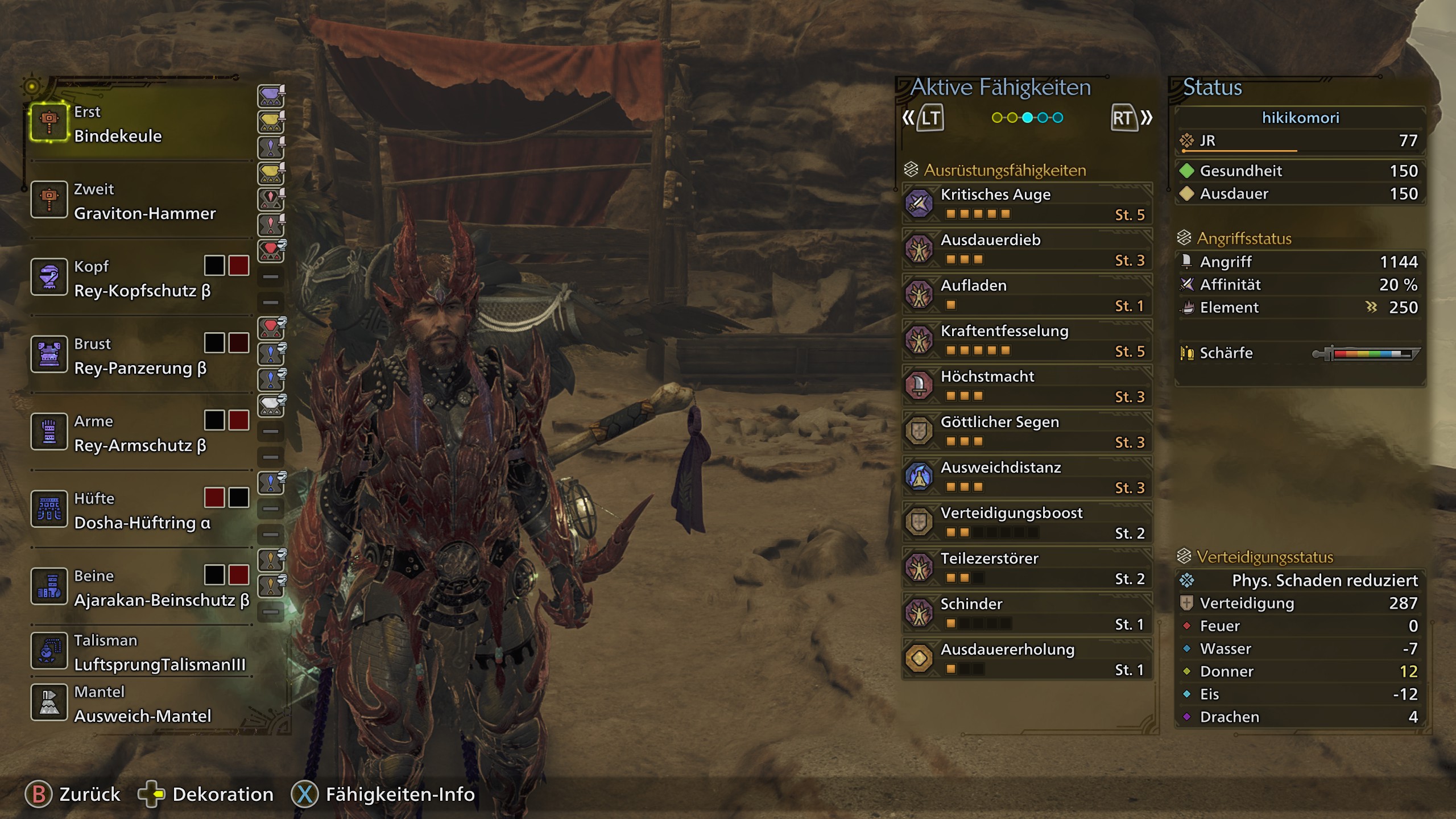Screen dimensions: 1456x819
Task: Select the Dosha-Hüftring α waist slot
Action: (x=139, y=510)
